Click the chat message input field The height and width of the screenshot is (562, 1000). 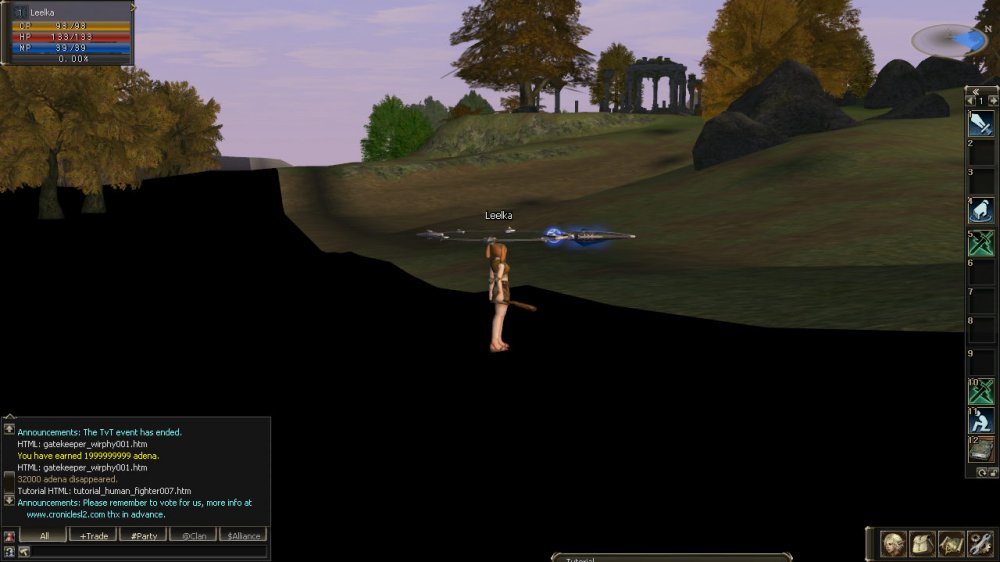click(150, 551)
